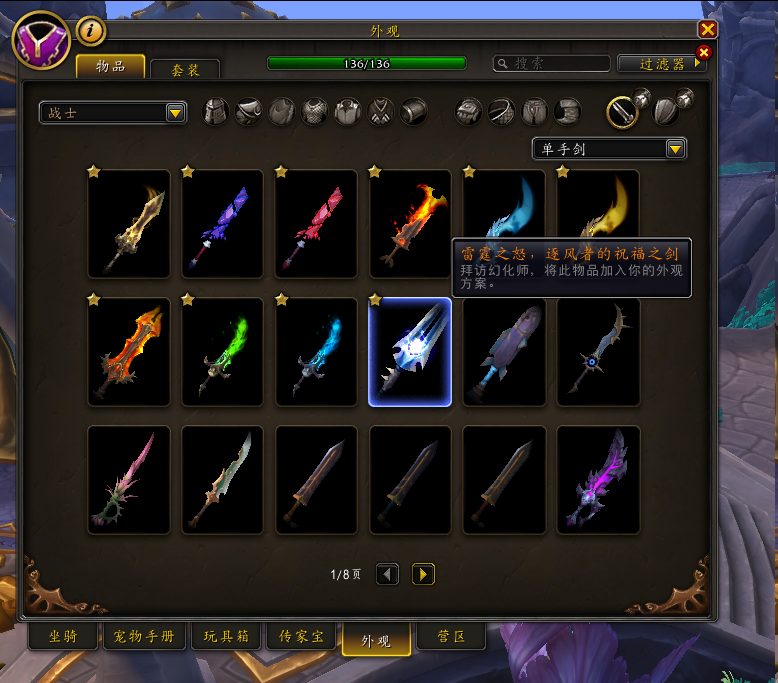The height and width of the screenshot is (683, 778).
Task: Open the 单手剑 weapon type dropdown
Action: click(x=609, y=149)
